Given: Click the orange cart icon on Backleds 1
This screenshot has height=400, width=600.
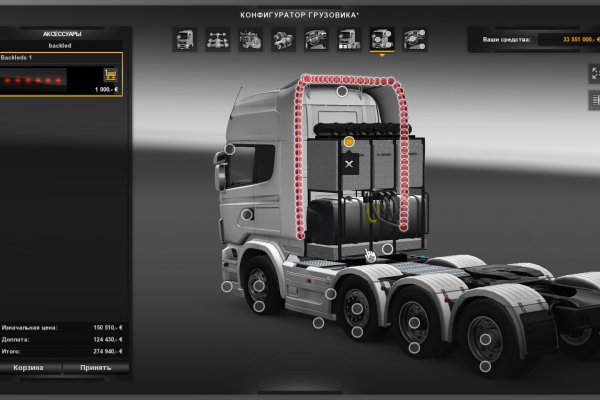Looking at the screenshot, I should 109,75.
